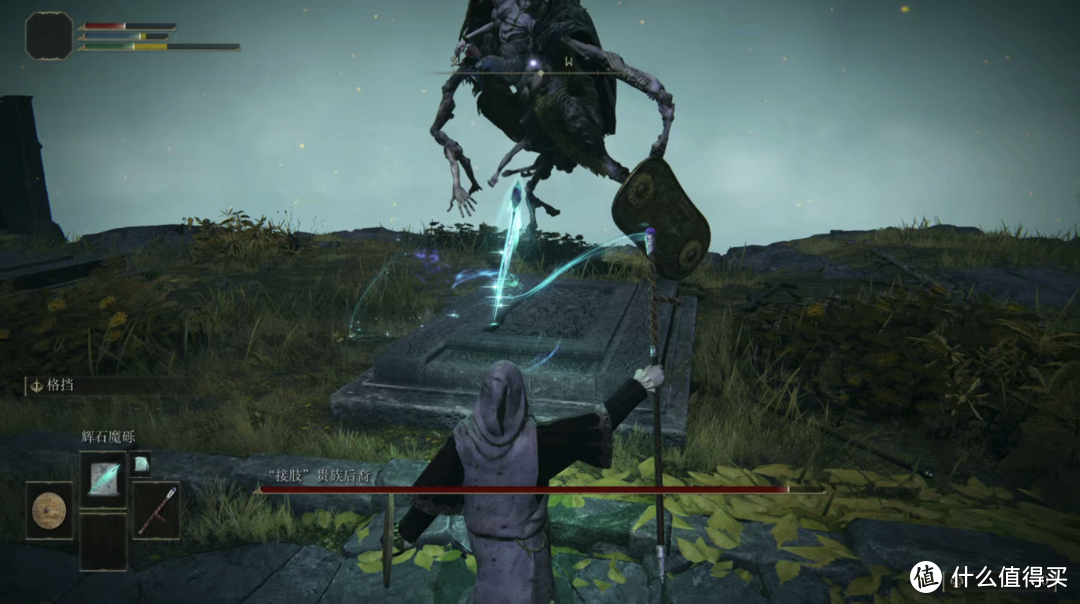
Task: Select the 辉石魔砾 glintstone spell slot
Action: [x=103, y=478]
